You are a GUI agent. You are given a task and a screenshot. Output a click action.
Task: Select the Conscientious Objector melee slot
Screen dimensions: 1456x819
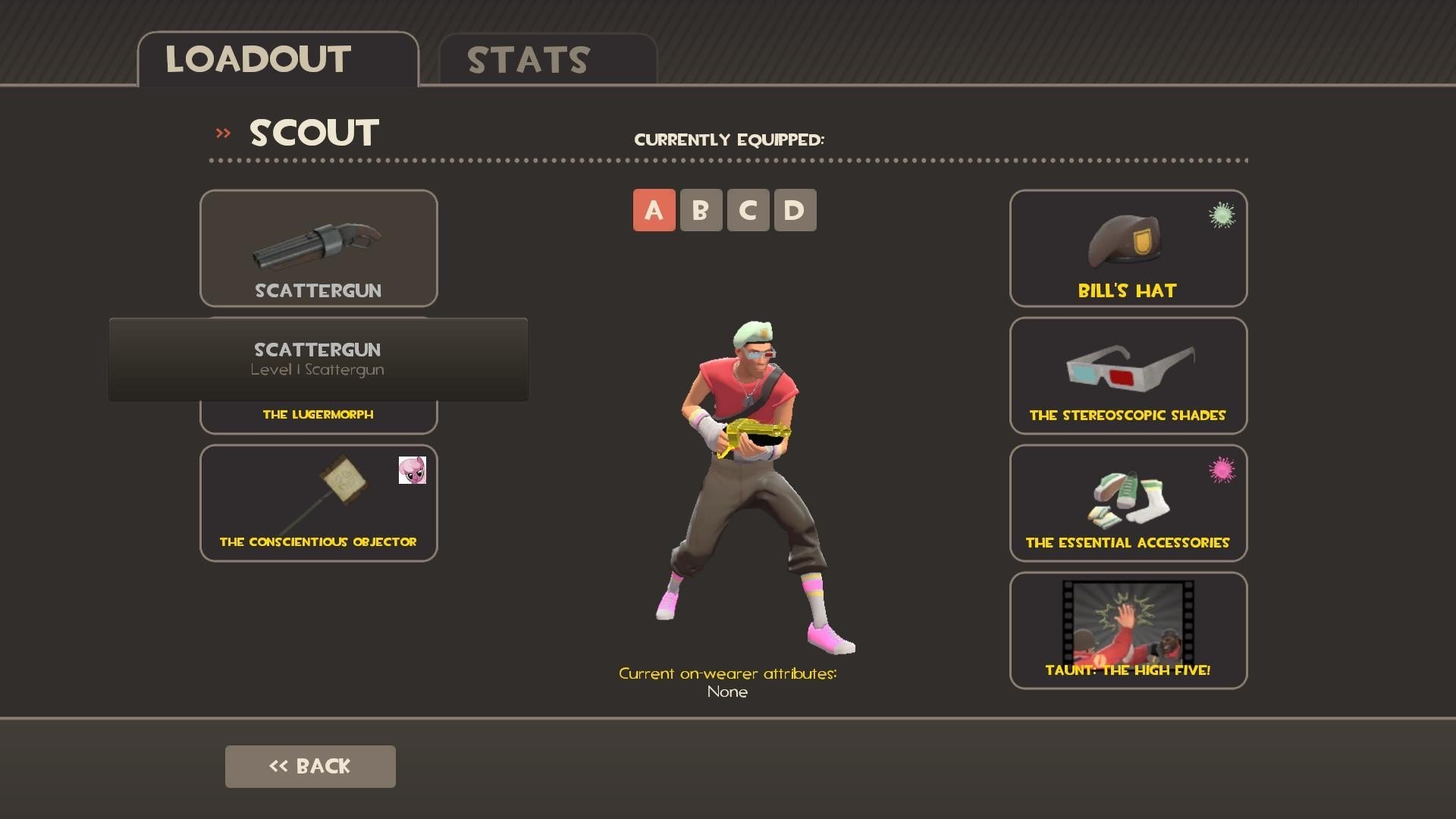pos(318,503)
